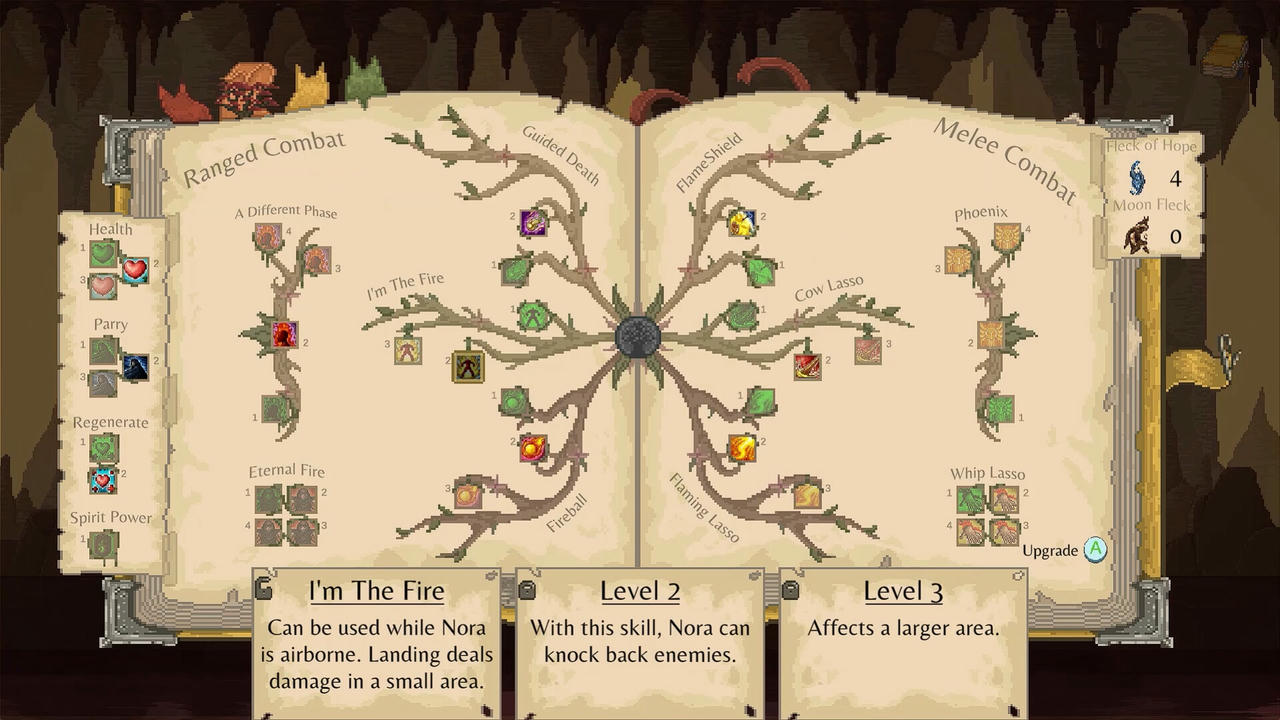Select the Regenerate level 2 skill node
Screen dimensions: 1280x720
tap(103, 480)
